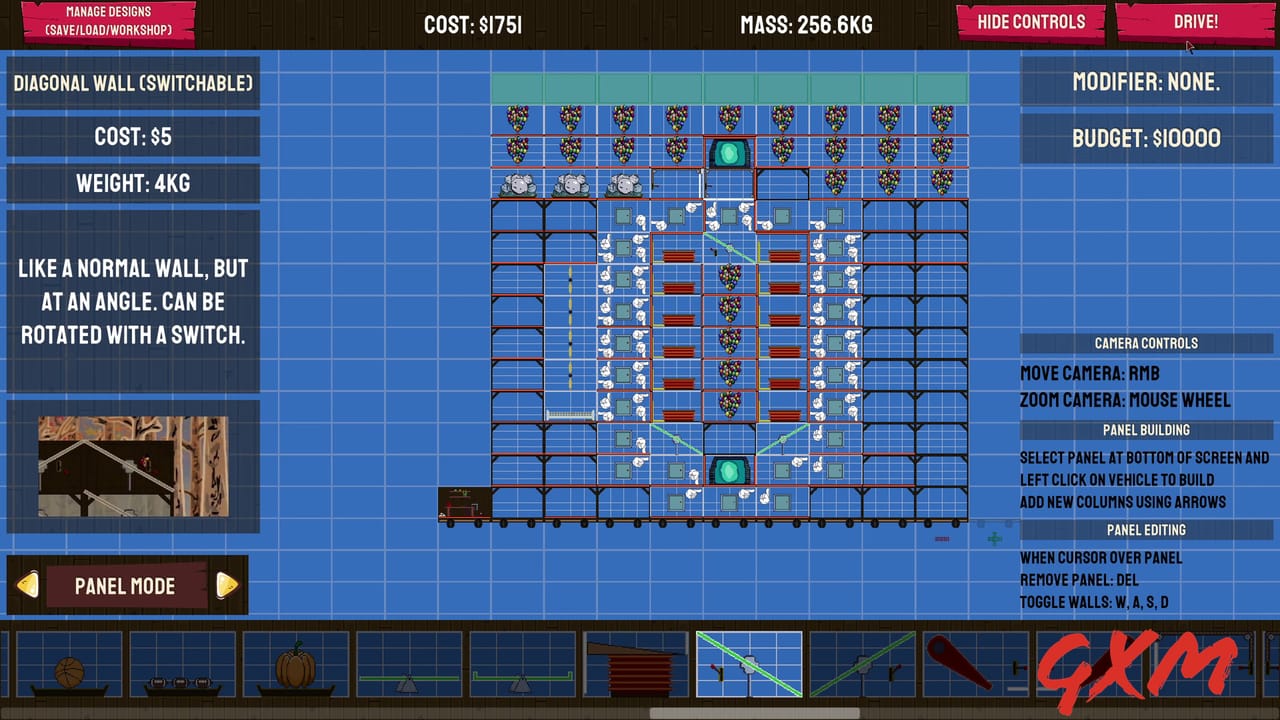
Task: Click the Budget $10000 display
Action: point(1147,138)
